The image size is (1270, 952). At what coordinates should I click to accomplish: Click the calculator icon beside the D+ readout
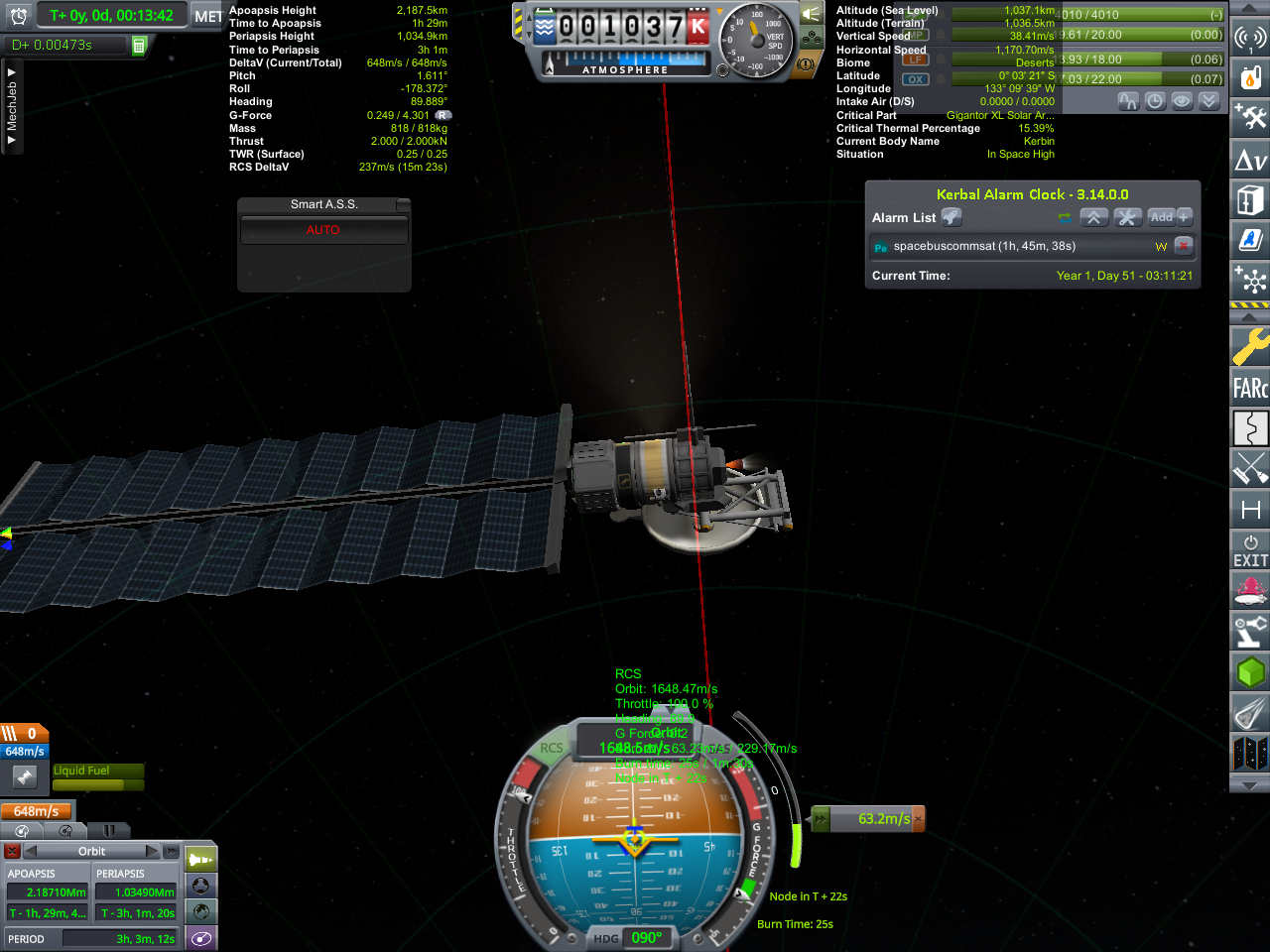pos(139,46)
